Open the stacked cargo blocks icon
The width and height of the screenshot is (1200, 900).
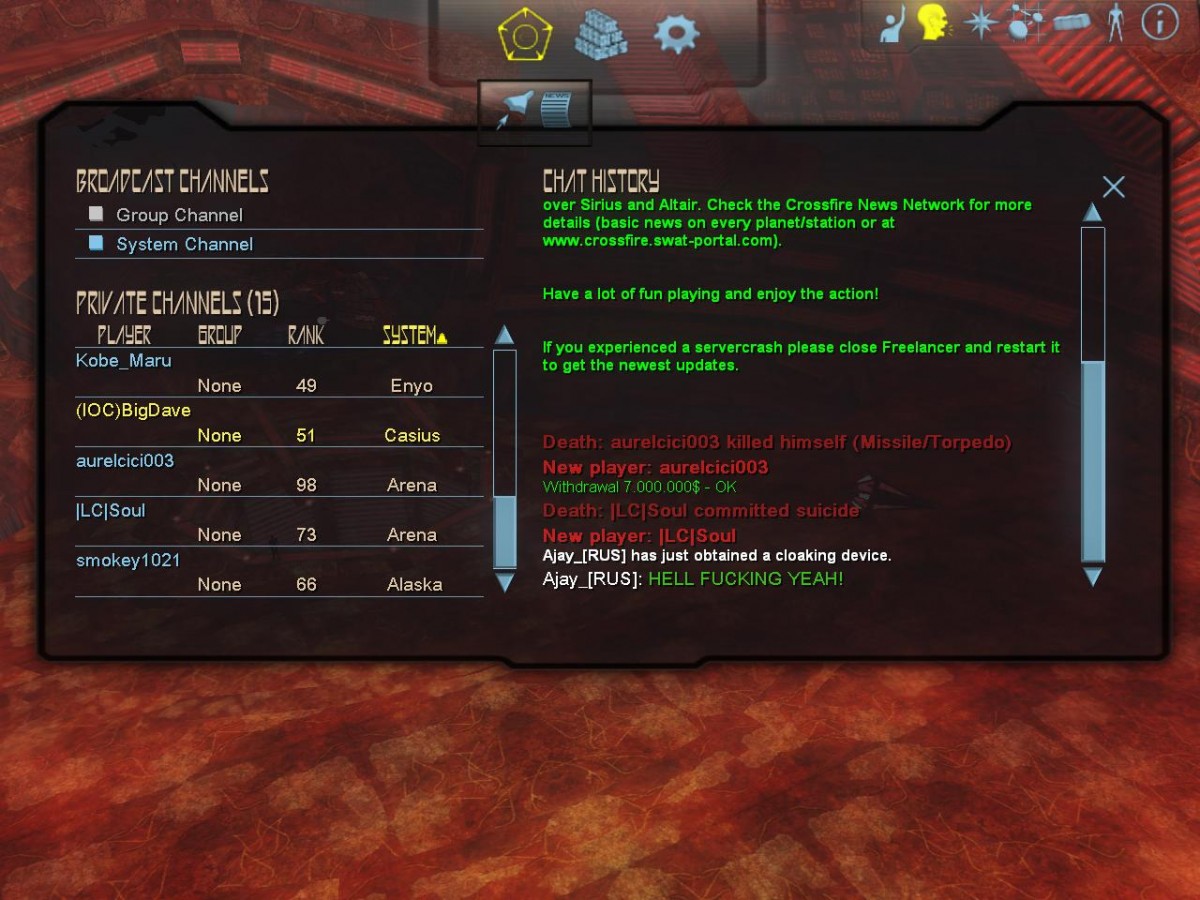pyautogui.click(x=600, y=36)
